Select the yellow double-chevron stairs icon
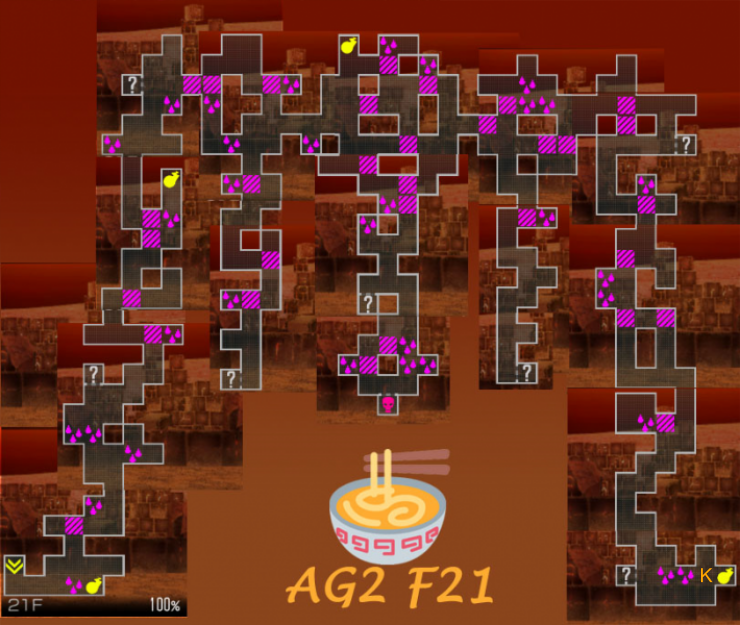Viewport: 740px width, 625px height. (x=14, y=567)
